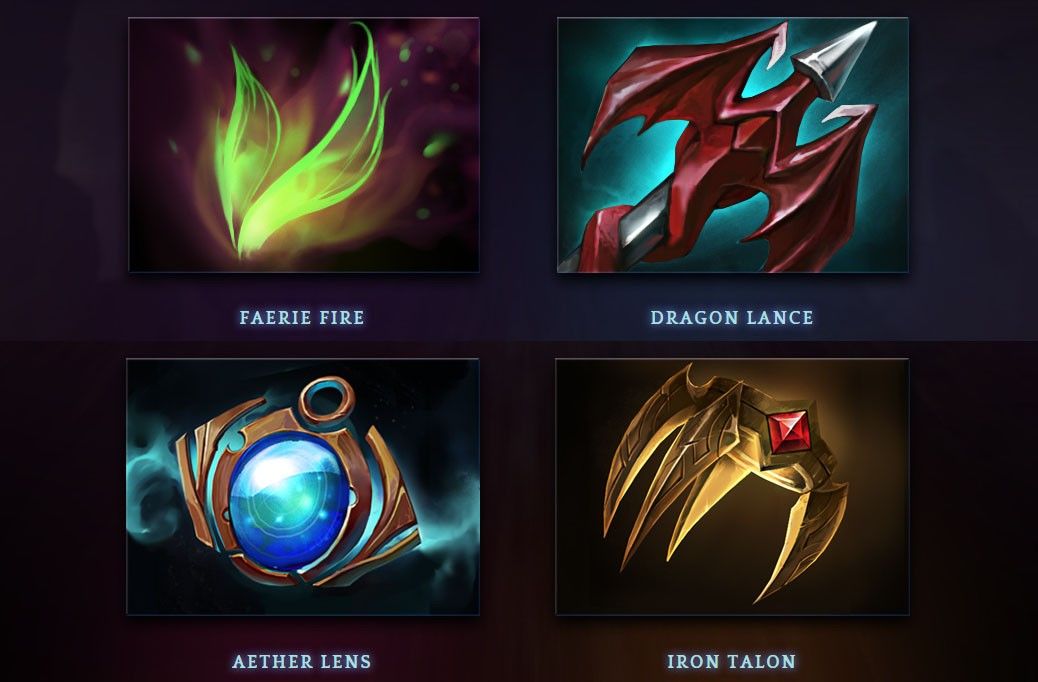
Task: Click the Iron Talon name label
Action: tap(732, 662)
